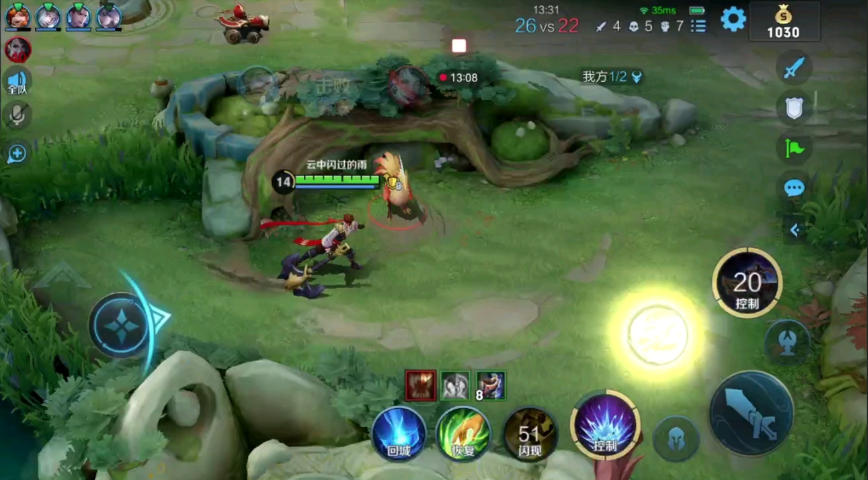The height and width of the screenshot is (480, 868).
Task: Send the green flag gather signal
Action: tap(794, 148)
